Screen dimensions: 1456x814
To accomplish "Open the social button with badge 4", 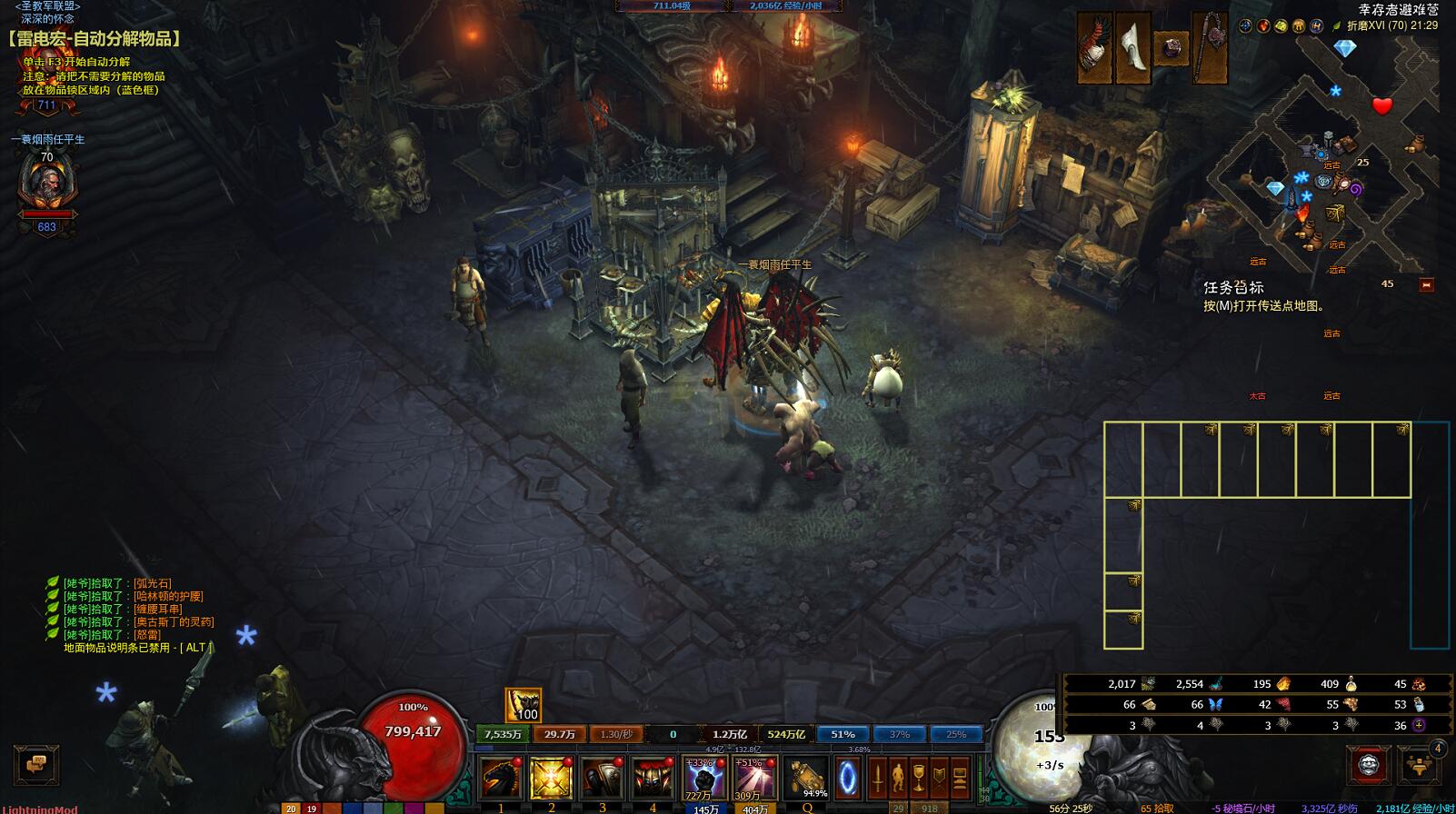I will coord(1421,765).
